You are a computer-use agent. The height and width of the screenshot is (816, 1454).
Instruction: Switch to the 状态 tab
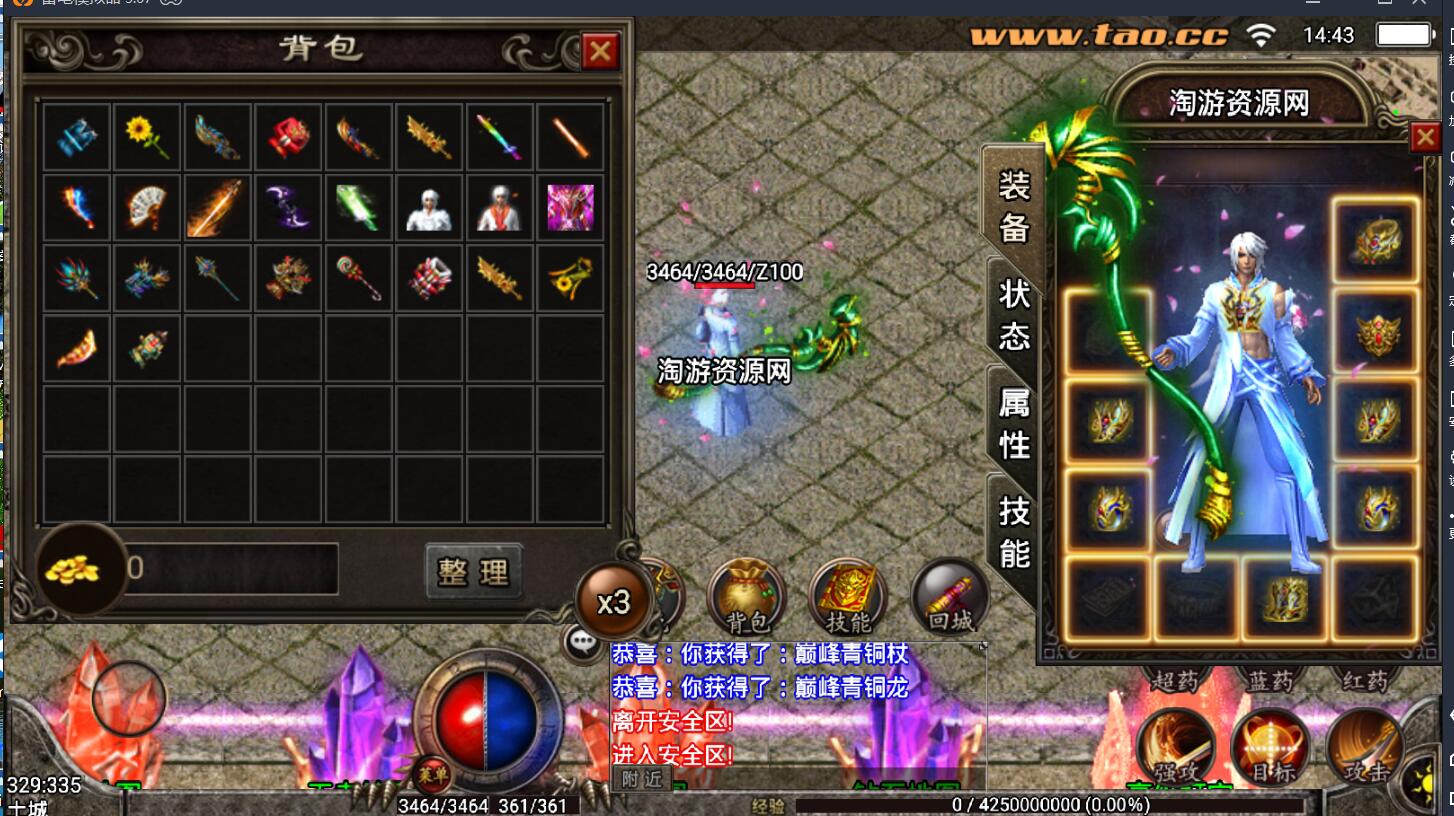1014,314
